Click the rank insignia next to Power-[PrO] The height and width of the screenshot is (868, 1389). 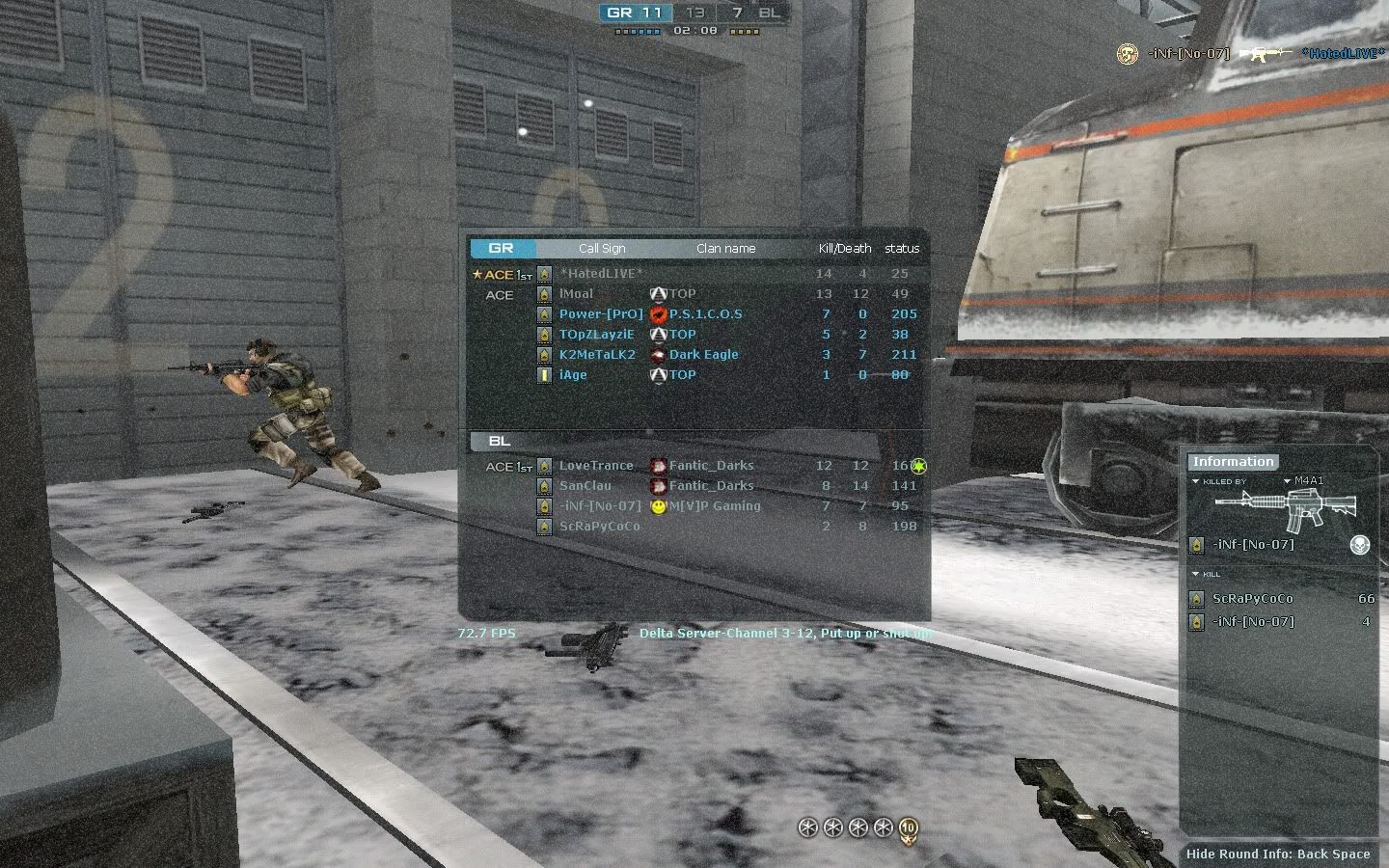[544, 313]
